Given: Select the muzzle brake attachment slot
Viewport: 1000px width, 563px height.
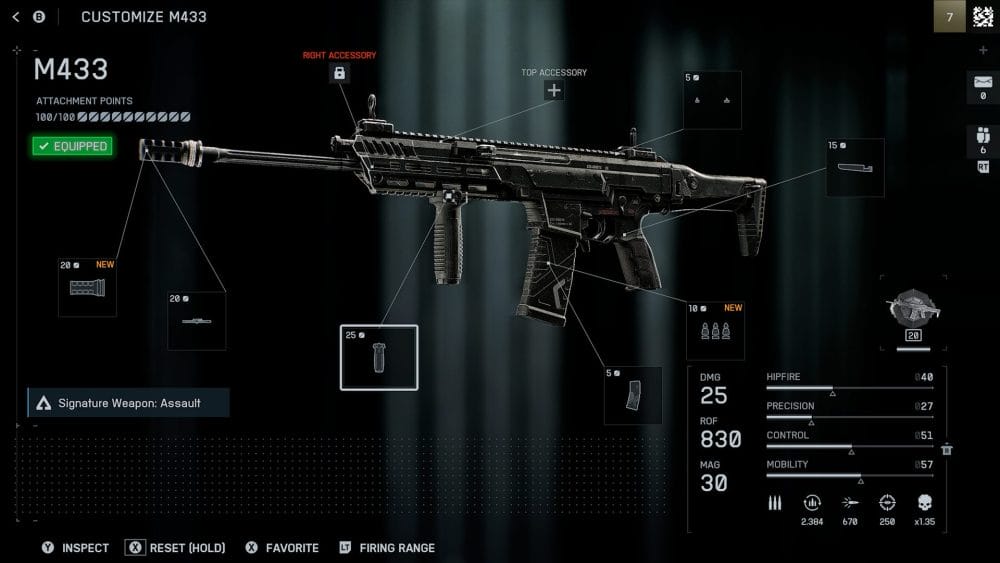Looking at the screenshot, I should (x=87, y=288).
